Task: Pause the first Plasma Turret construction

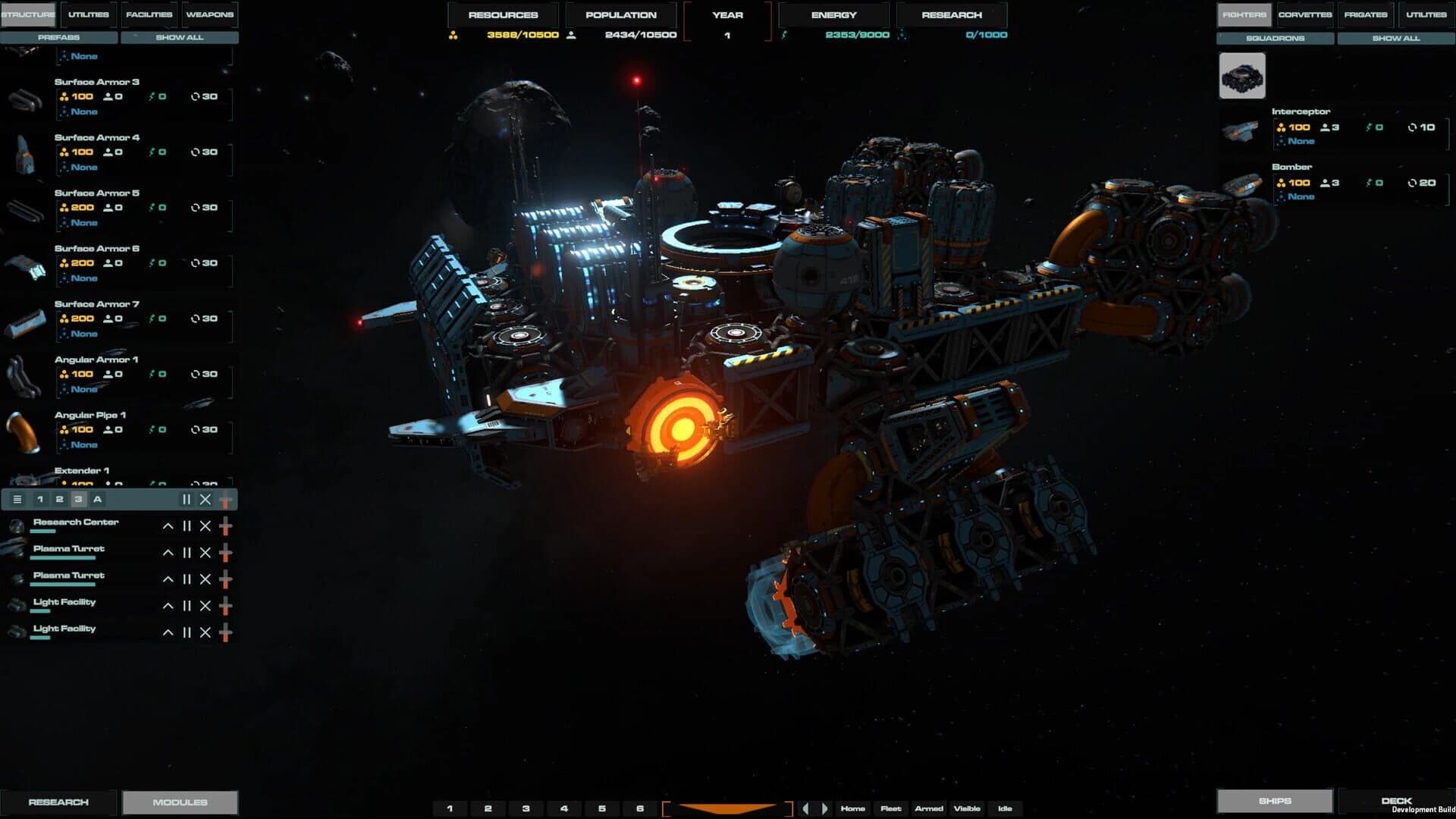Action: click(187, 553)
